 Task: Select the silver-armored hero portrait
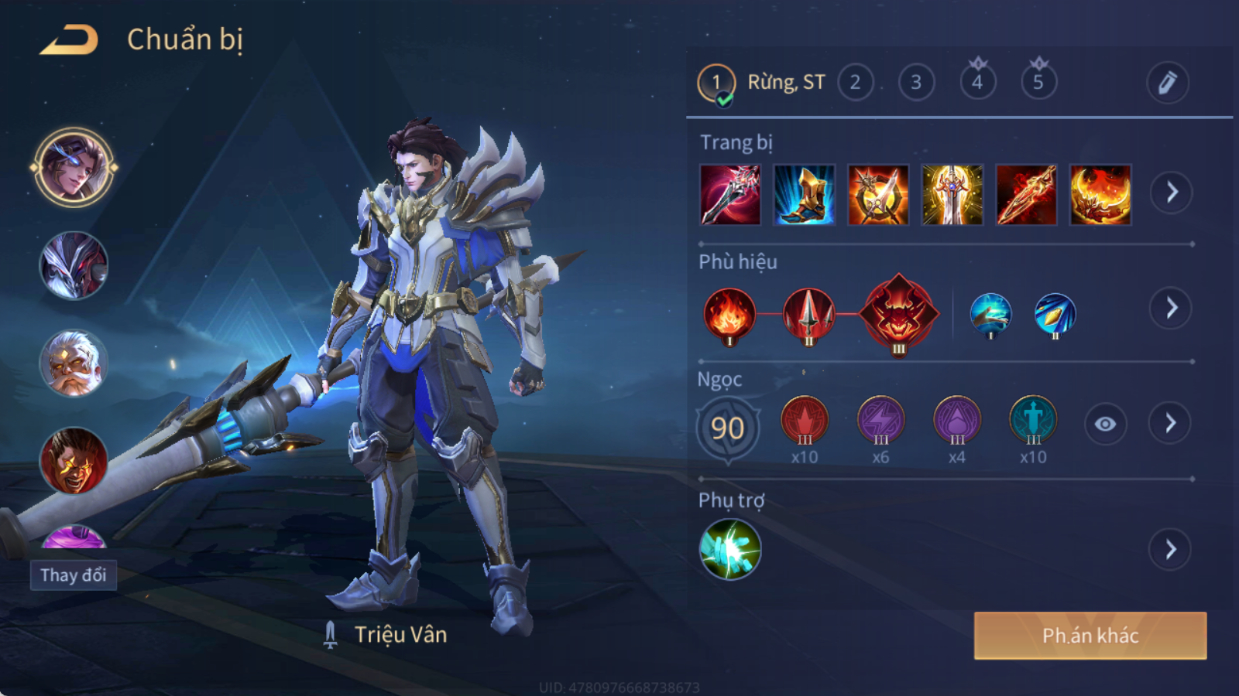tap(73, 265)
